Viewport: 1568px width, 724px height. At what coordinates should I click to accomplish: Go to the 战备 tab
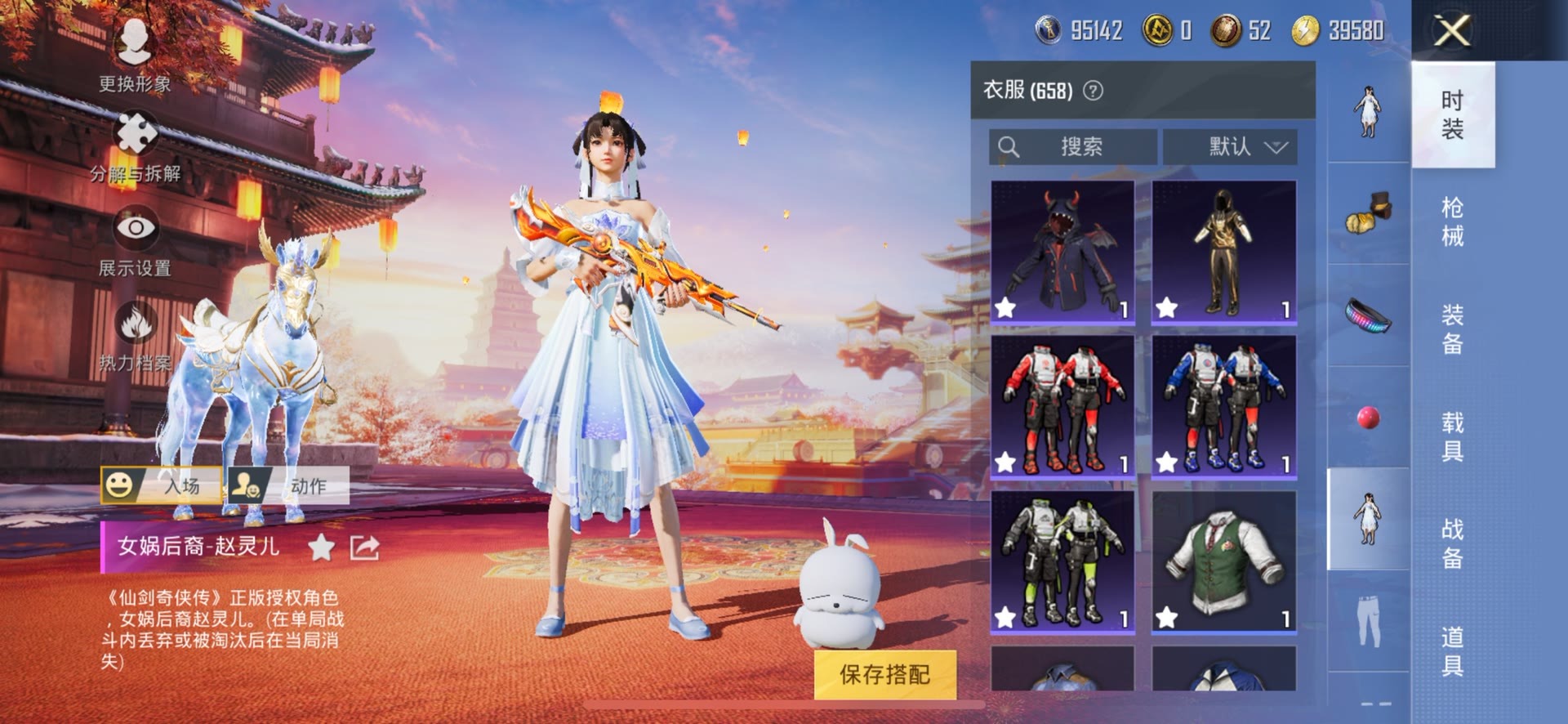[x=1452, y=543]
